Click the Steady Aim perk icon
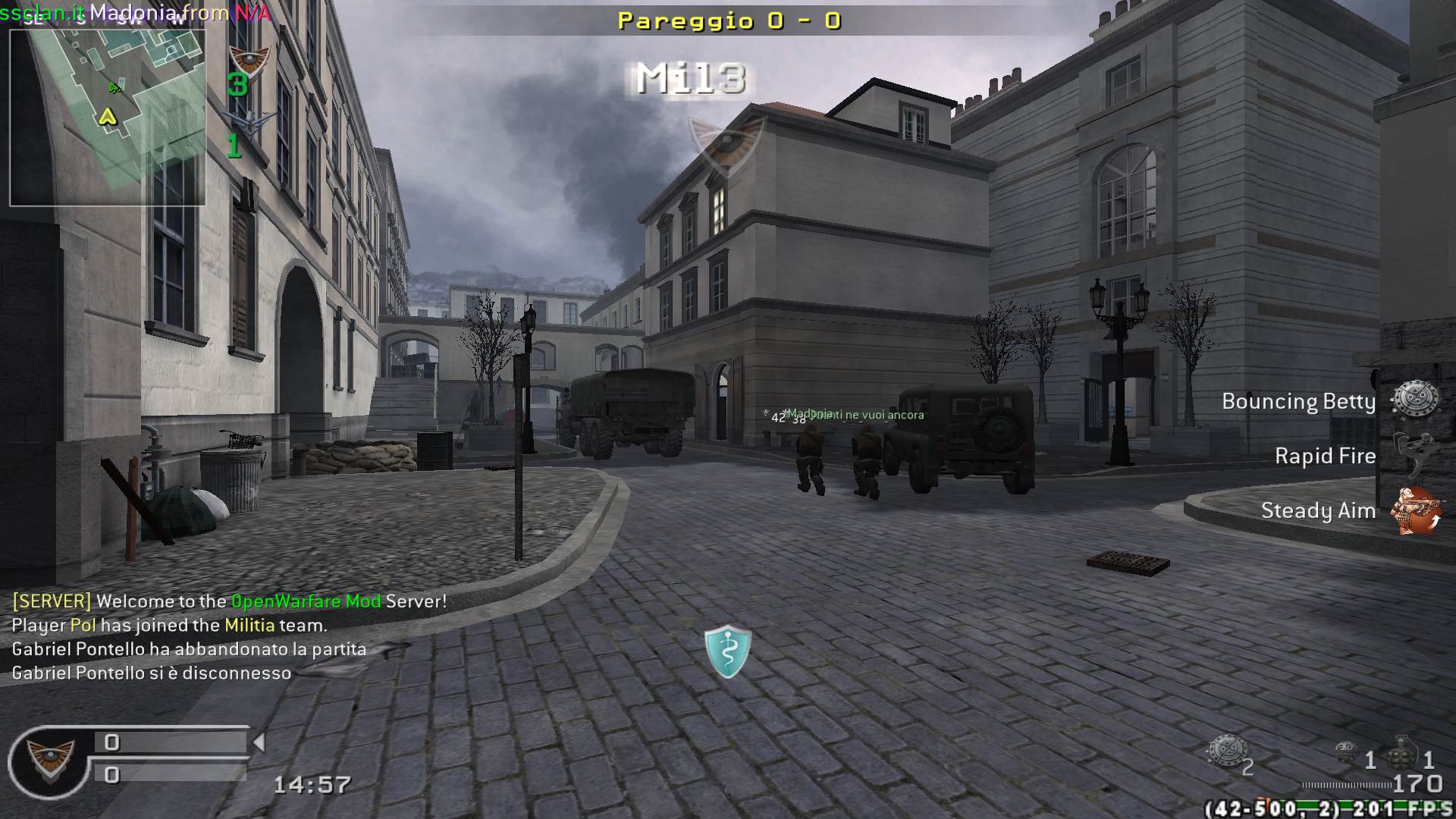This screenshot has width=1456, height=819. click(x=1416, y=510)
